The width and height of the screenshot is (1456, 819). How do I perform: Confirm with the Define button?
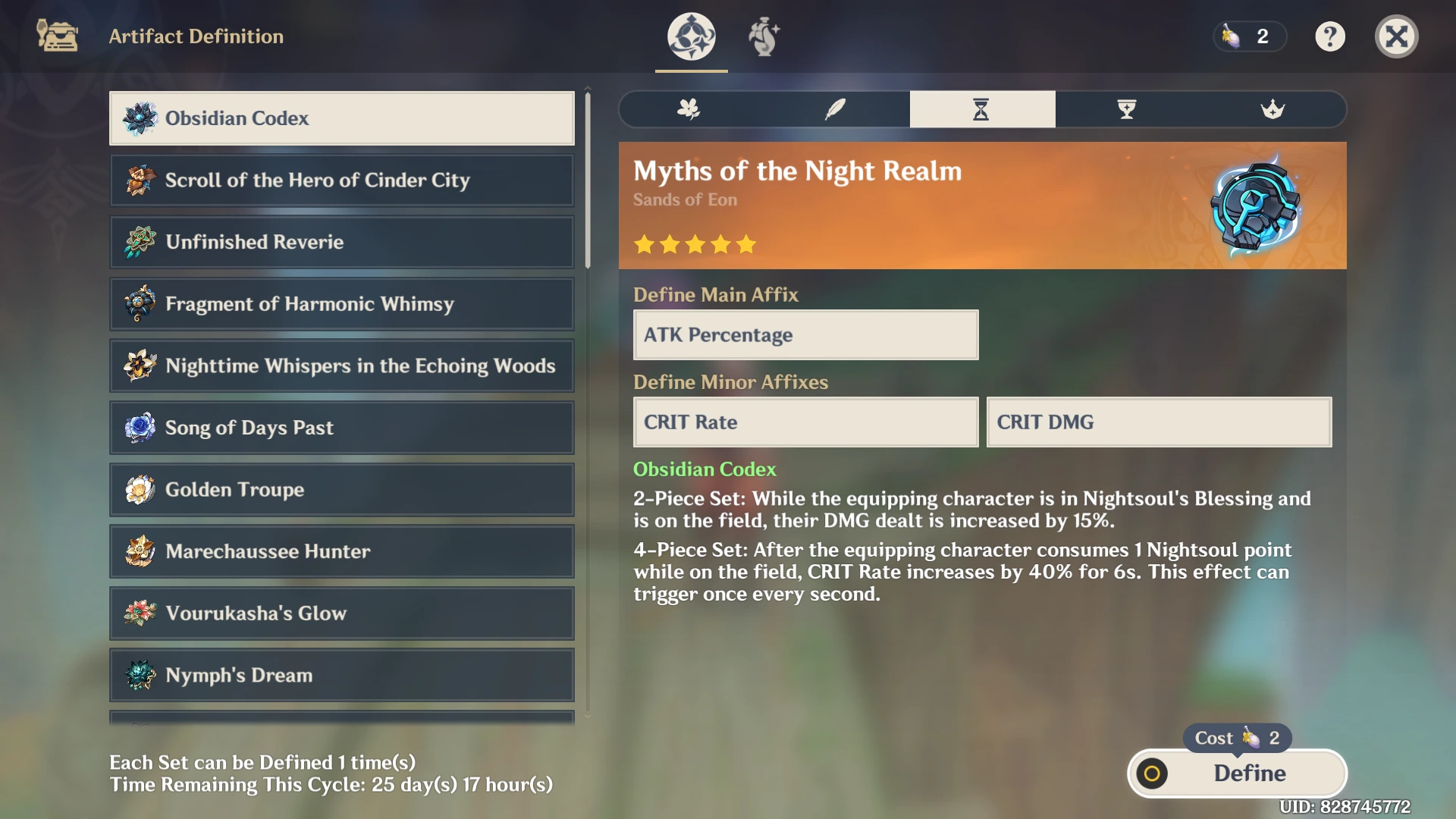[1238, 773]
